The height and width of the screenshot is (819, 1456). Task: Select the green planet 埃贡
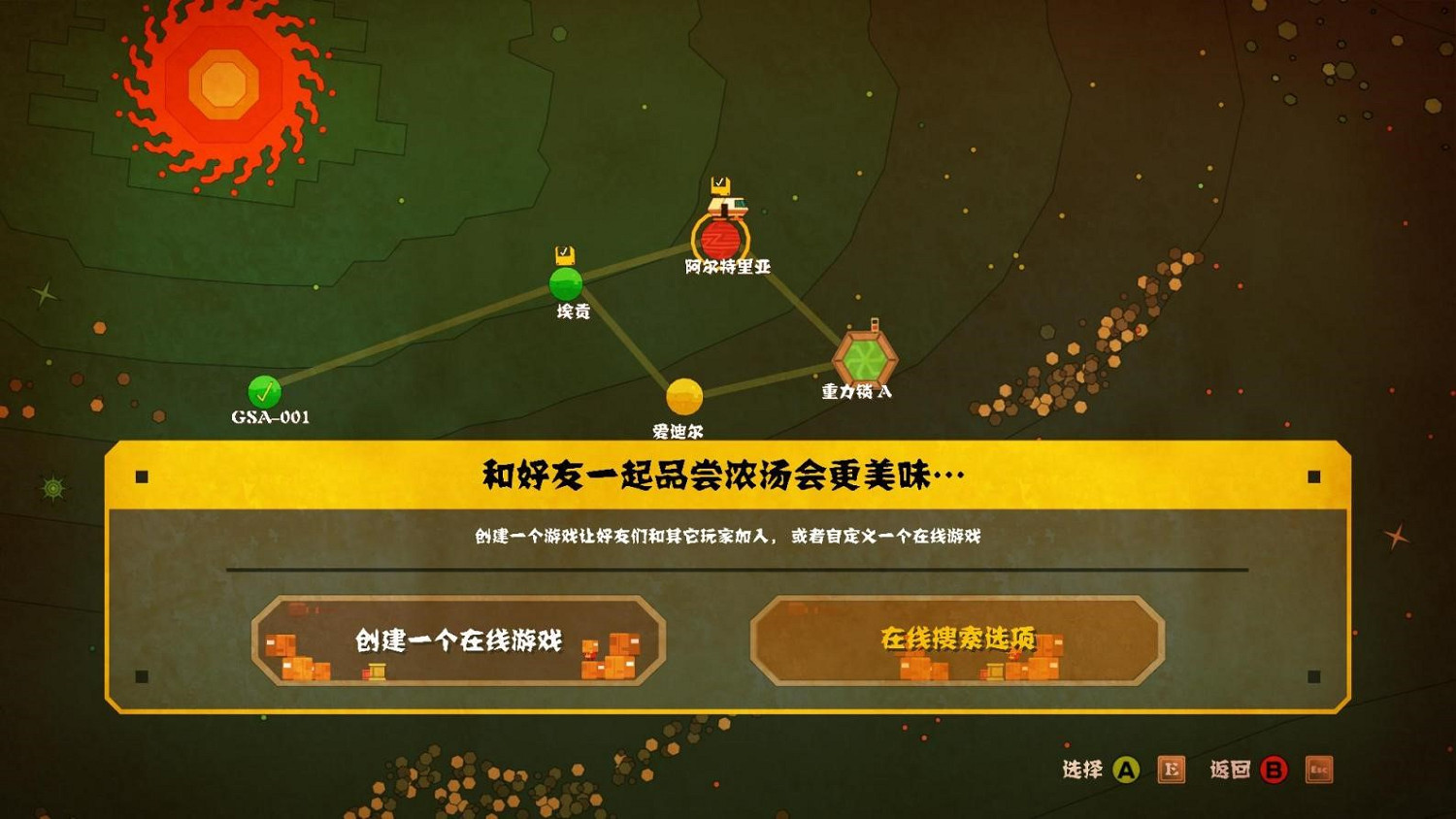click(x=566, y=284)
